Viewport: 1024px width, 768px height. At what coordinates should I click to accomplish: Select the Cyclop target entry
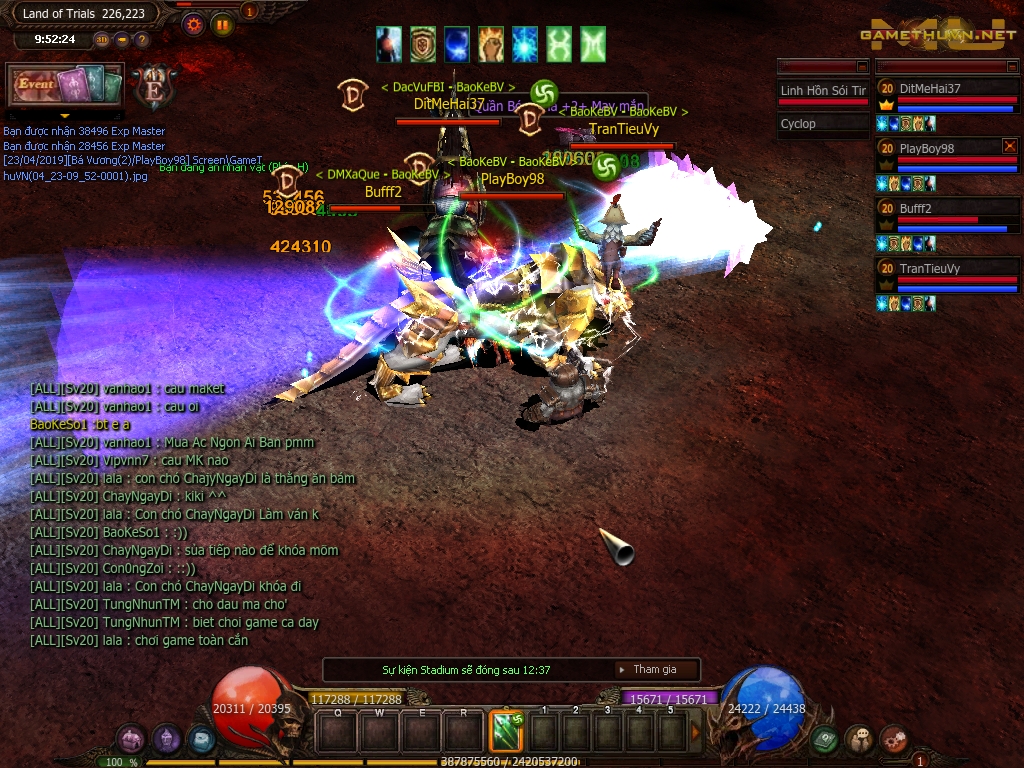[x=822, y=124]
